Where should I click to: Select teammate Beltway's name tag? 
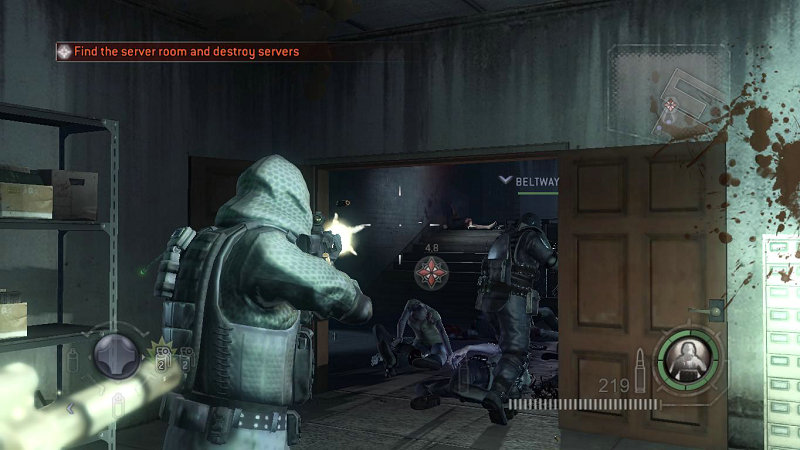tap(536, 181)
